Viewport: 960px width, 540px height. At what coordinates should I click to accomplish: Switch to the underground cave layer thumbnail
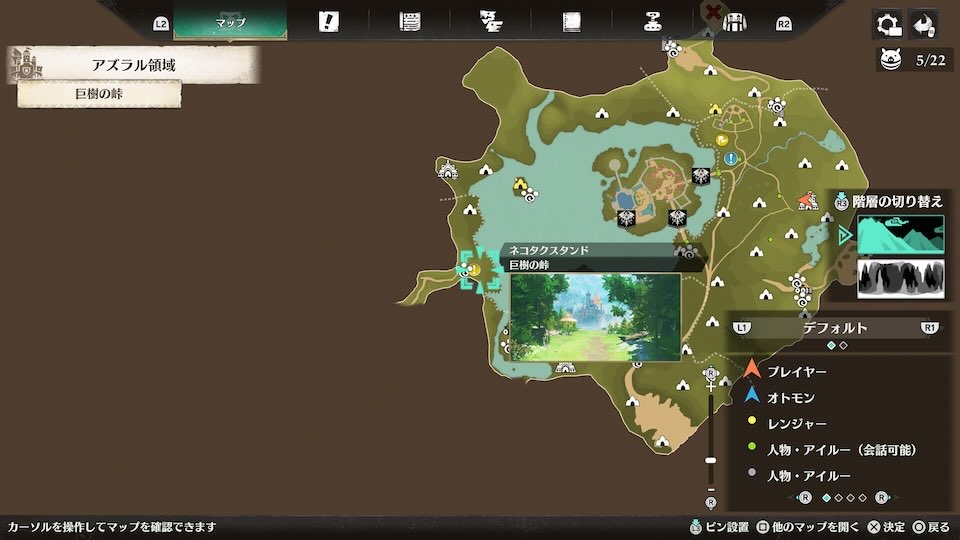point(900,278)
